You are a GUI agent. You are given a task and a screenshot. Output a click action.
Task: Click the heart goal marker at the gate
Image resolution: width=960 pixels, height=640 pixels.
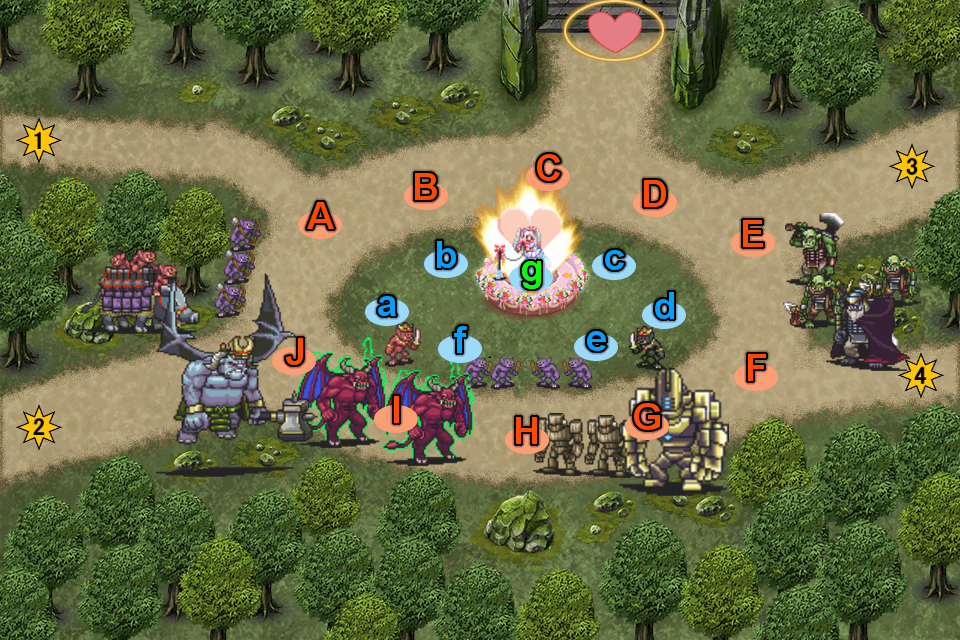click(613, 32)
